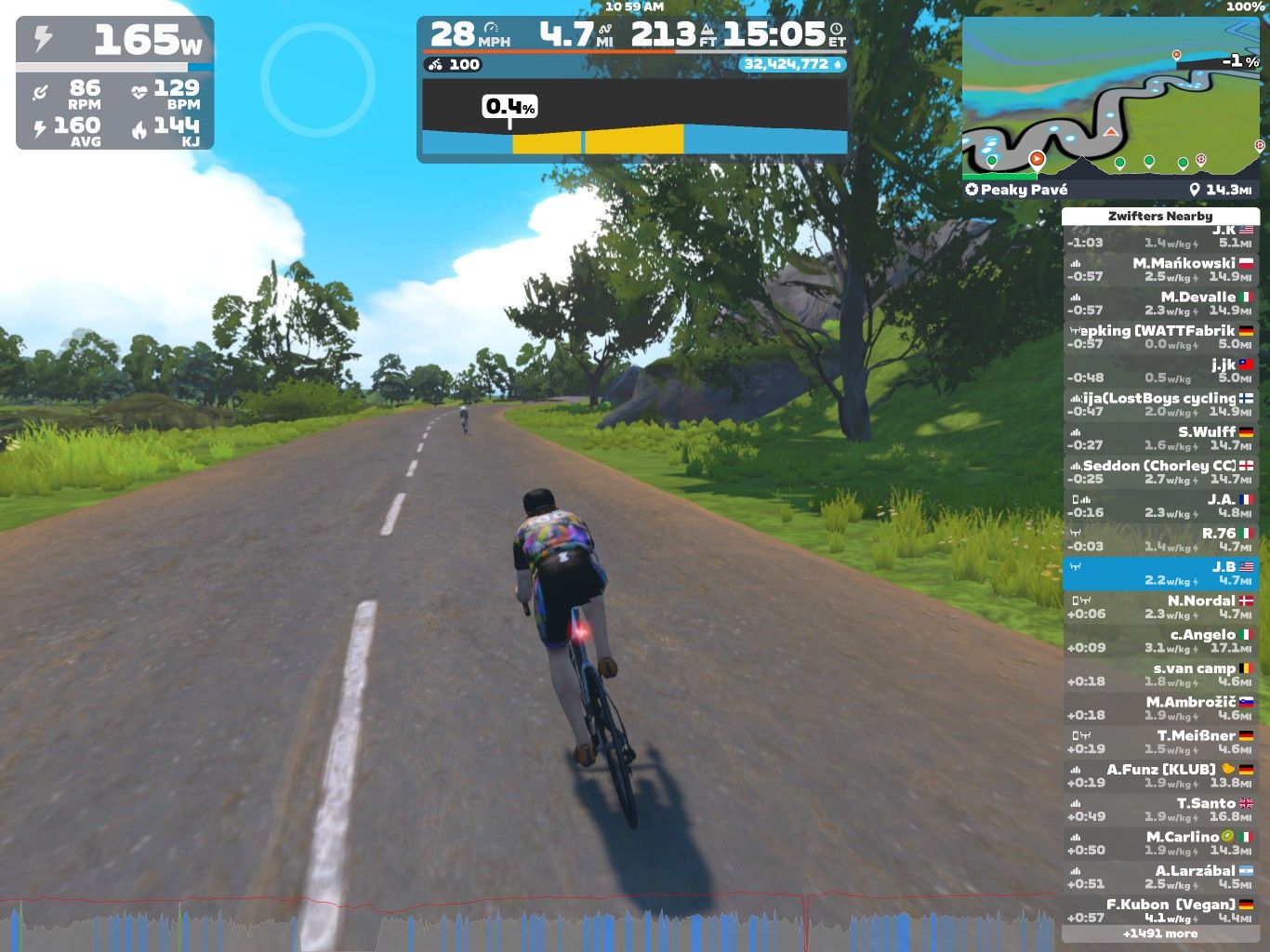Pick the Seddon (Chorley CC) rider row
Screen dimensions: 1270x952
1159,472
